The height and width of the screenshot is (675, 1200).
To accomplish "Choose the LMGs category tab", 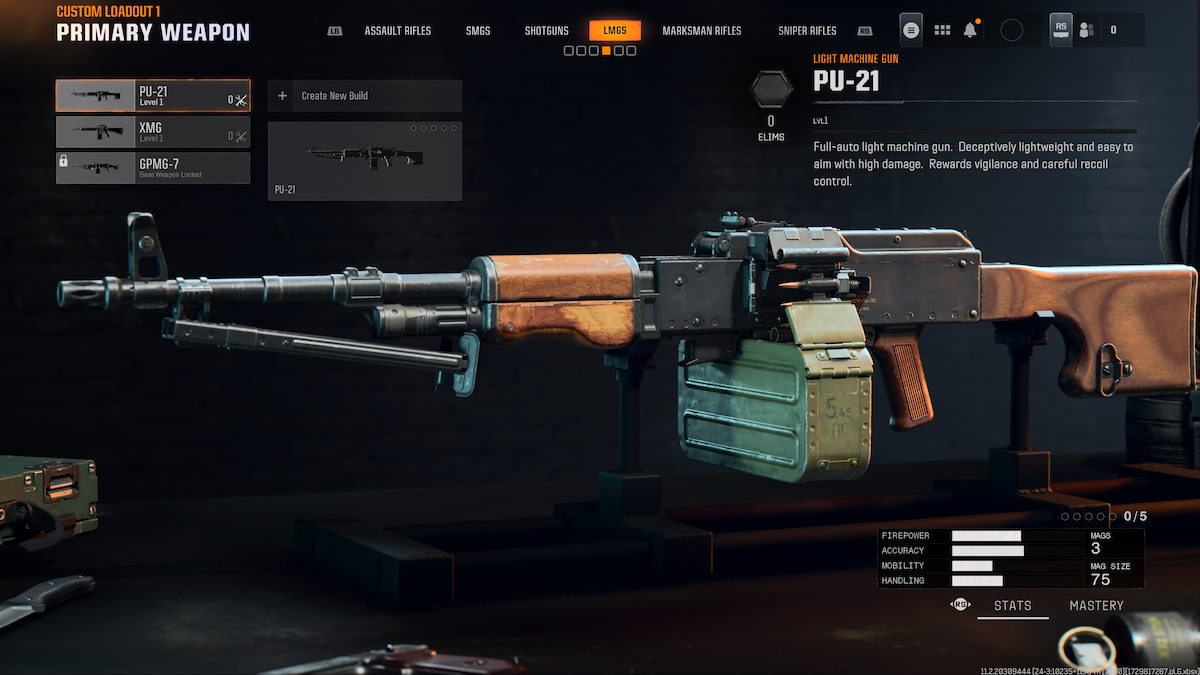I will pyautogui.click(x=615, y=31).
